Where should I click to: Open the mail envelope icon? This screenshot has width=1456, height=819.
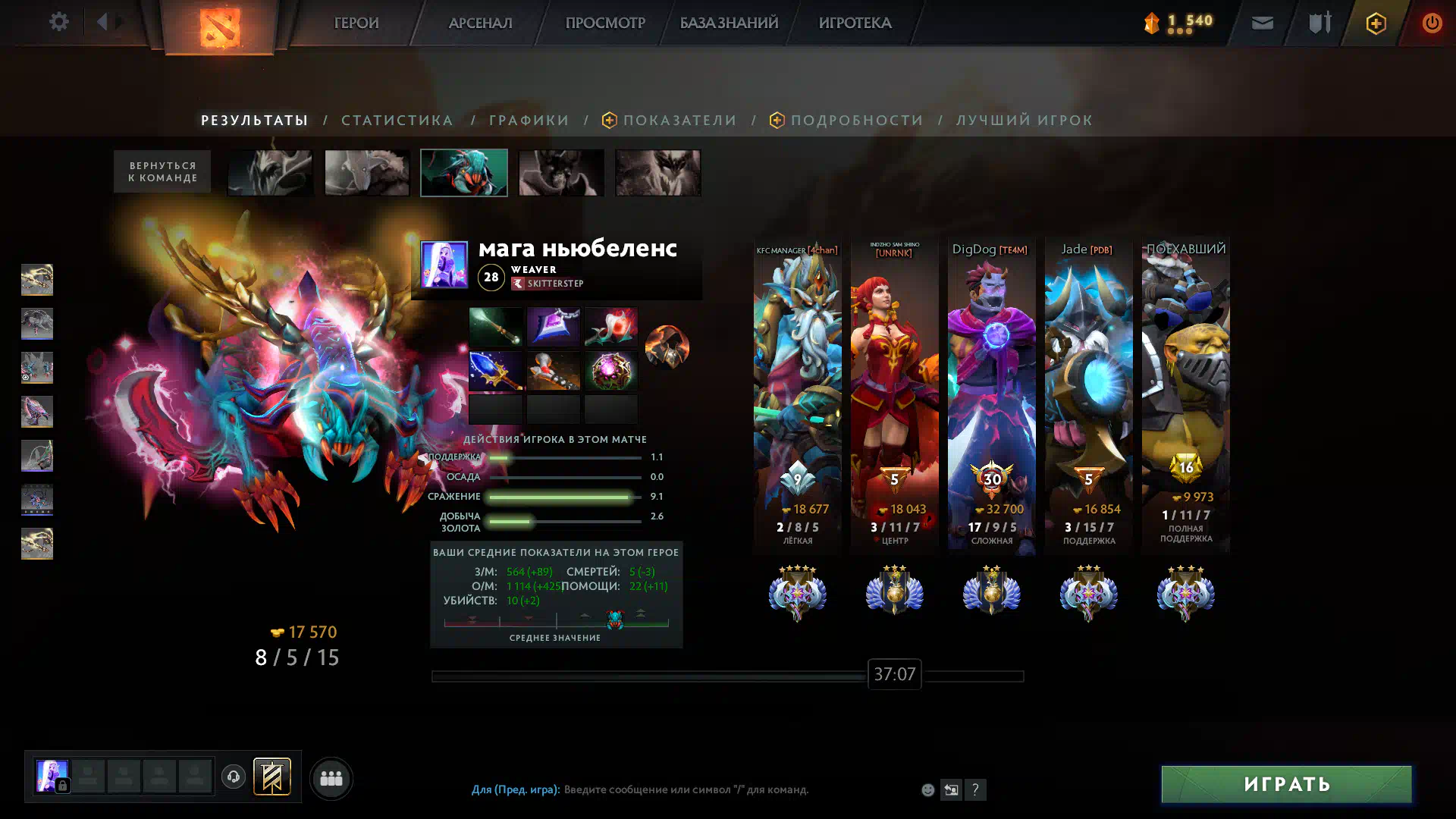1262,23
